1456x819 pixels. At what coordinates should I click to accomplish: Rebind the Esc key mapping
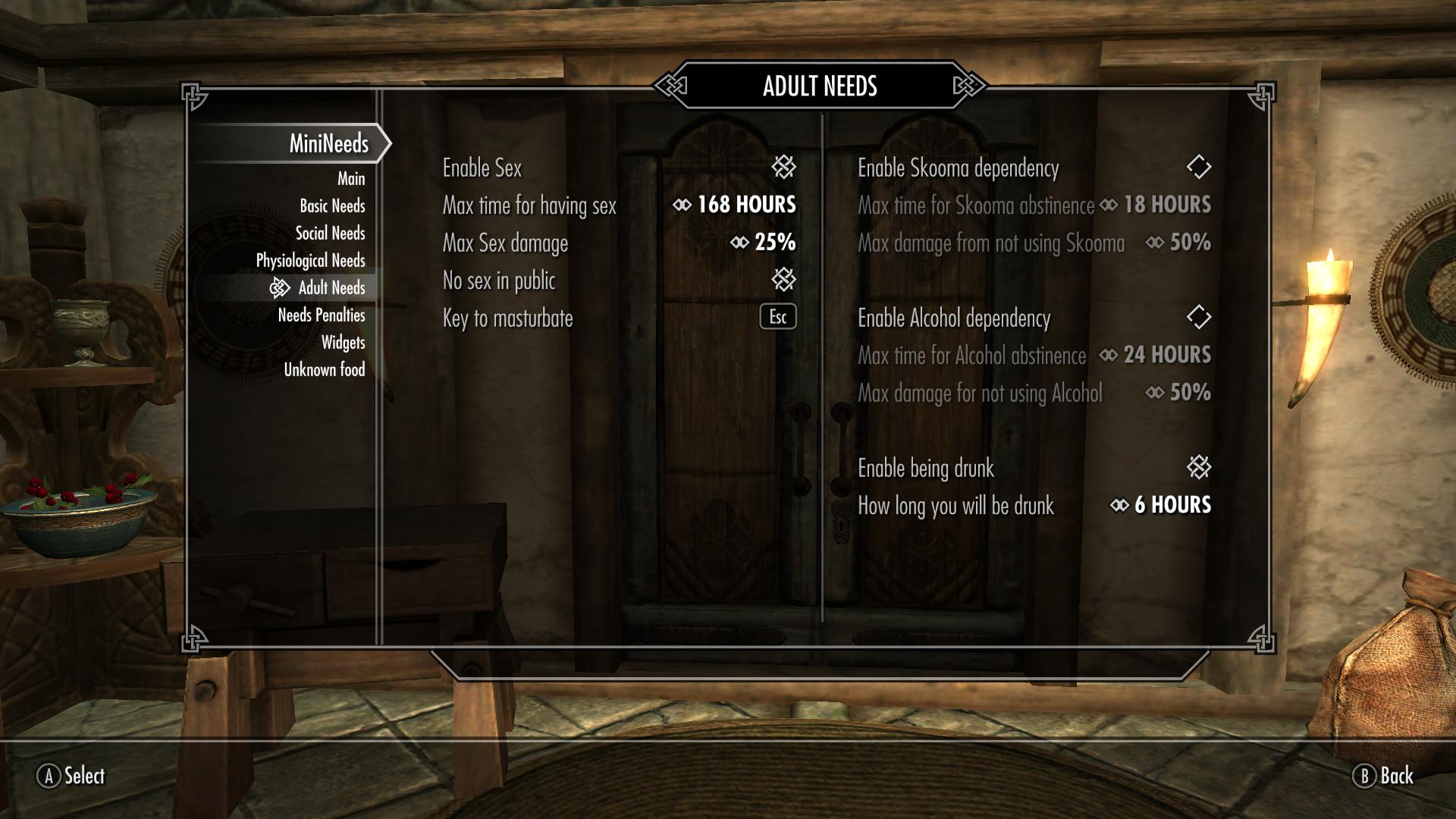pyautogui.click(x=778, y=317)
